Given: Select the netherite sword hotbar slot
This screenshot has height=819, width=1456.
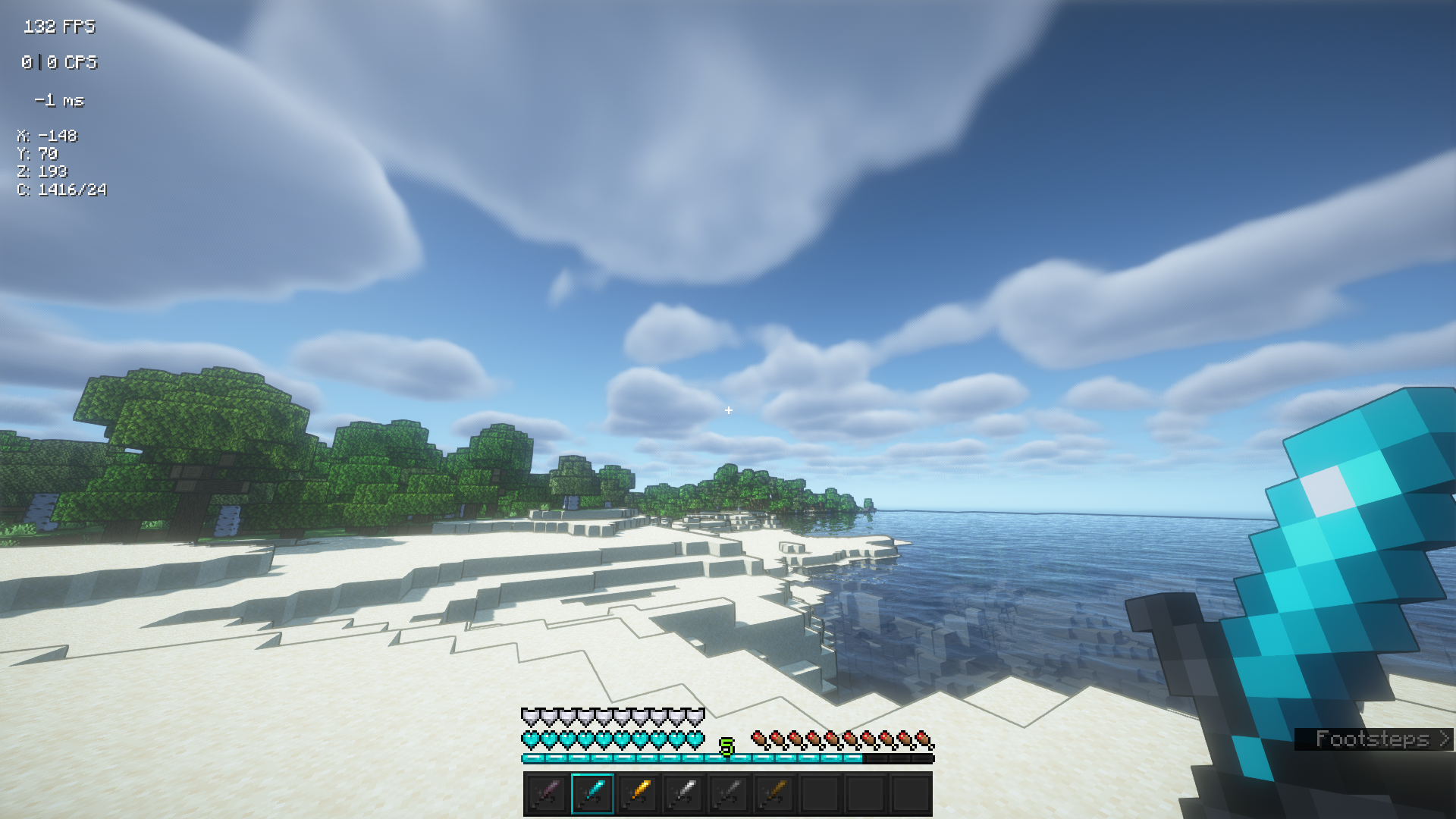Looking at the screenshot, I should 547,793.
